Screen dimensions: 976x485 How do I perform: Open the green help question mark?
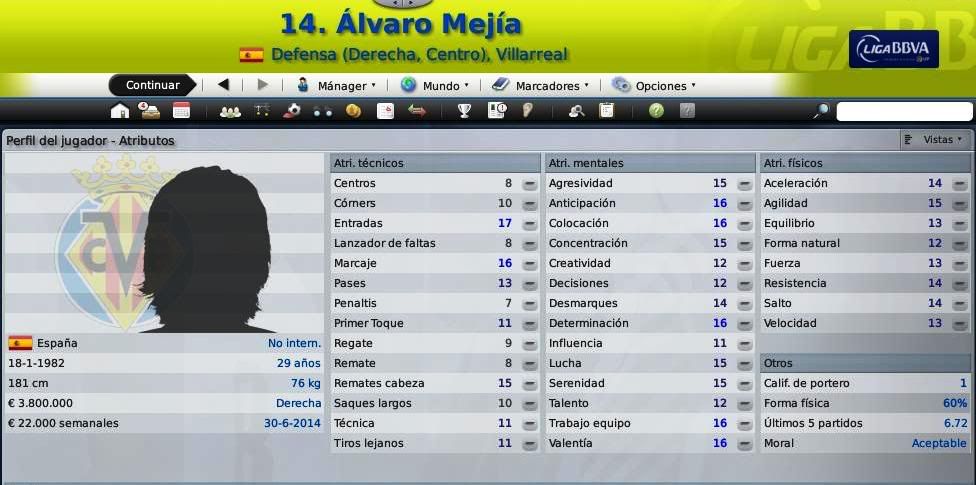tap(656, 111)
